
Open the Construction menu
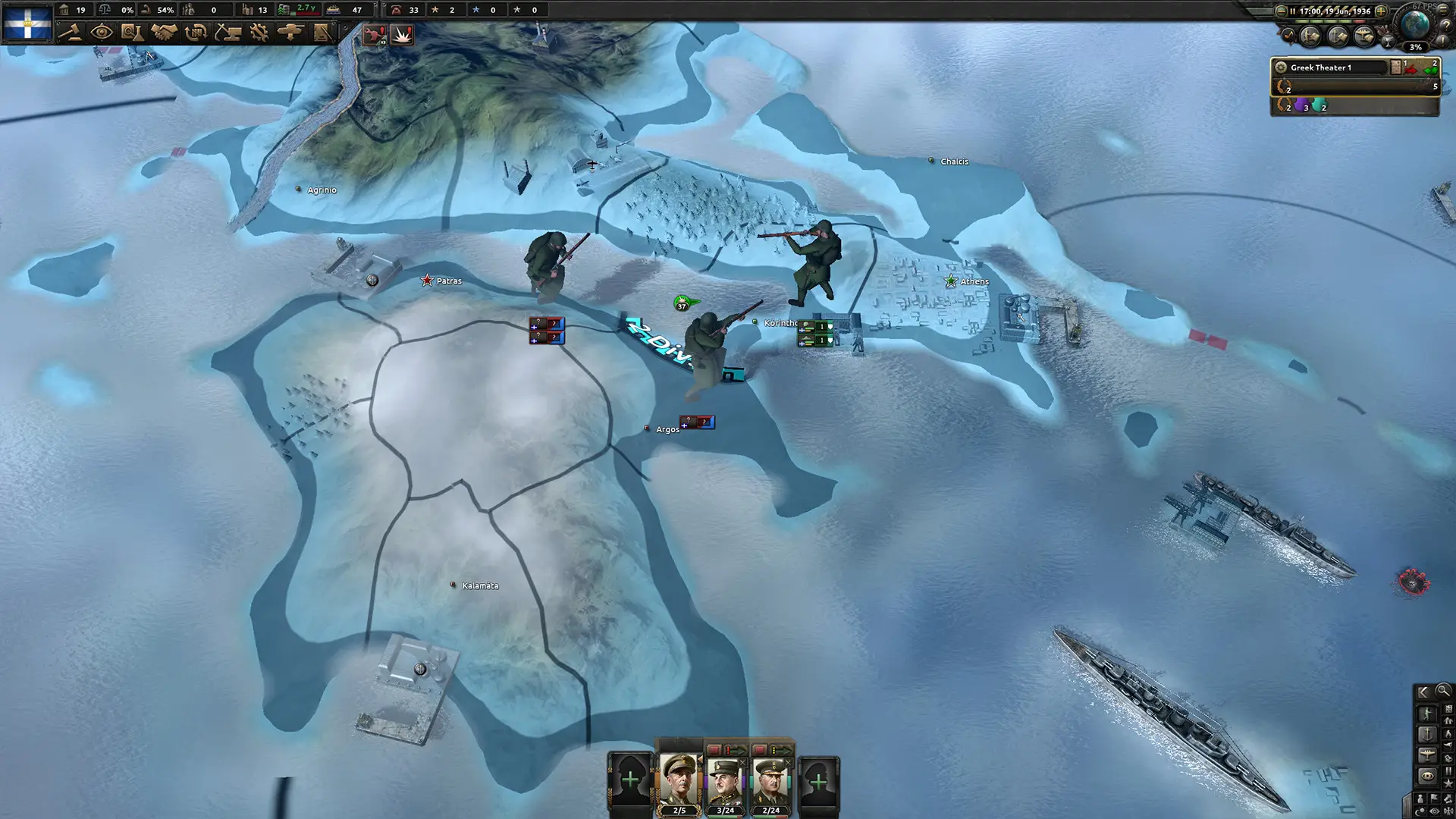(x=228, y=32)
